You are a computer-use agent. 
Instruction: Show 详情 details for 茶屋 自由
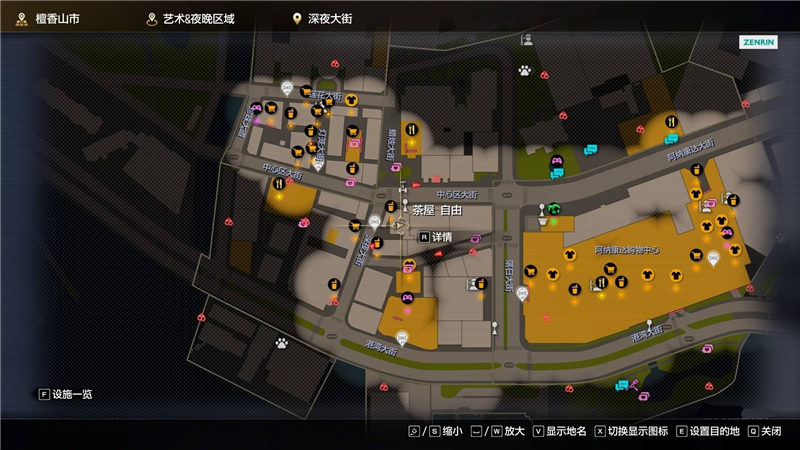(x=436, y=237)
